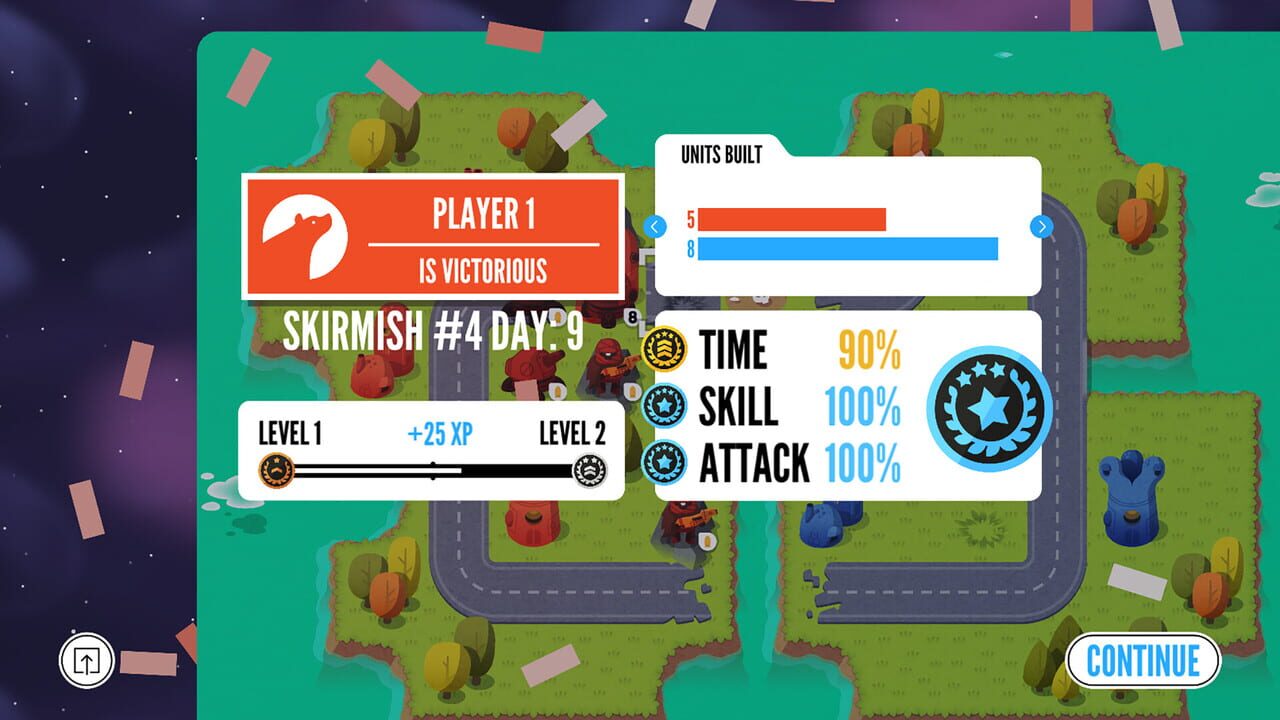This screenshot has width=1280, height=720.
Task: Click the share icon in the bottom left
Action: [85, 660]
